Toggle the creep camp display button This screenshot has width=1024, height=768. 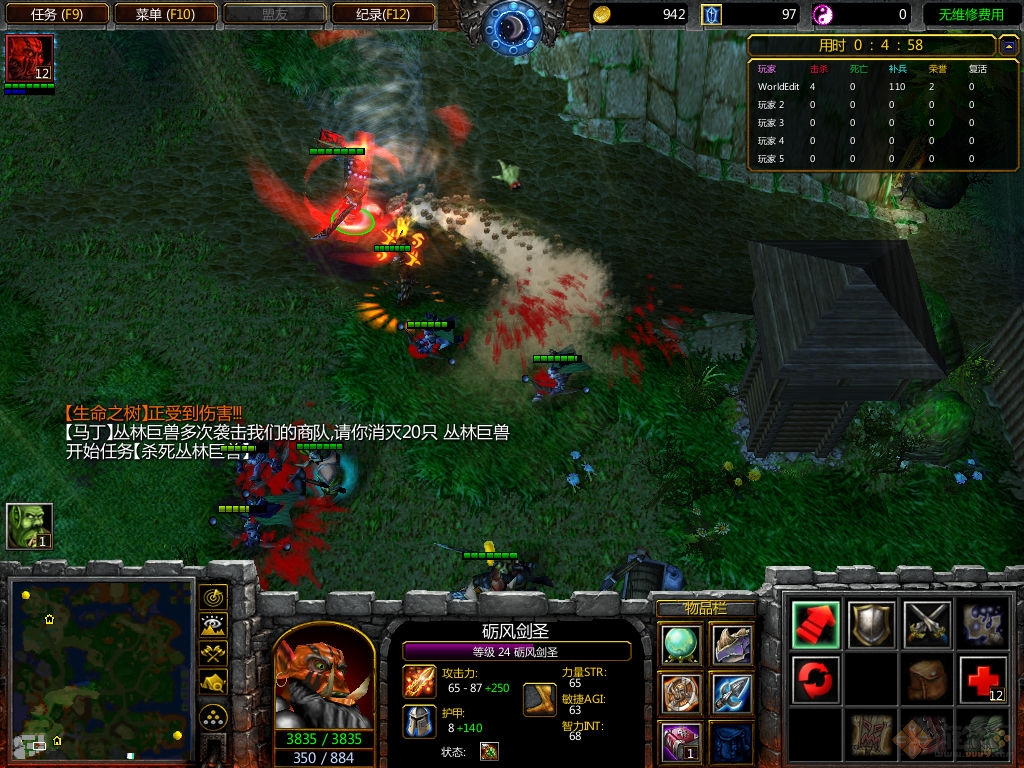click(213, 682)
